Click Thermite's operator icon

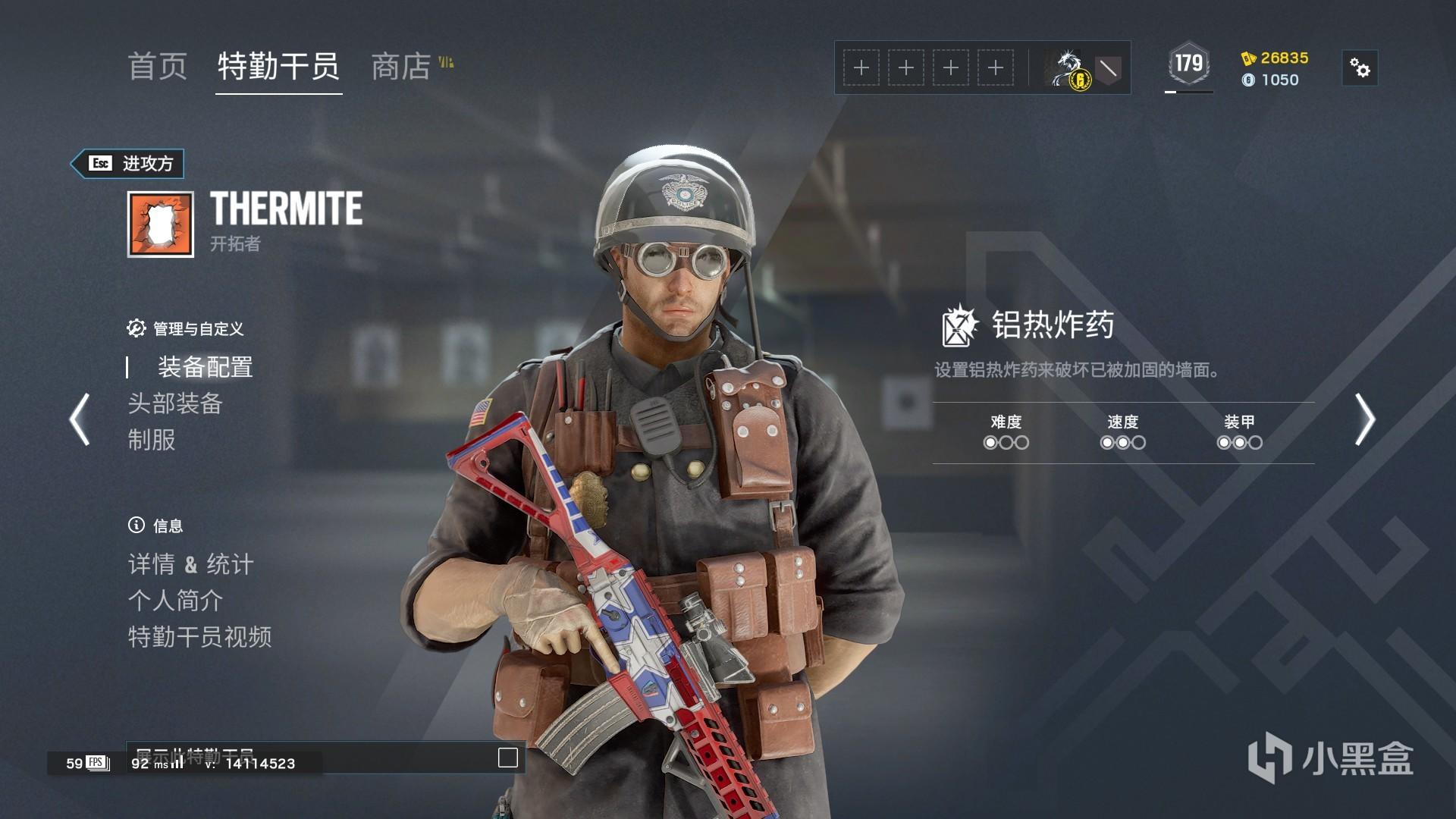tap(160, 224)
